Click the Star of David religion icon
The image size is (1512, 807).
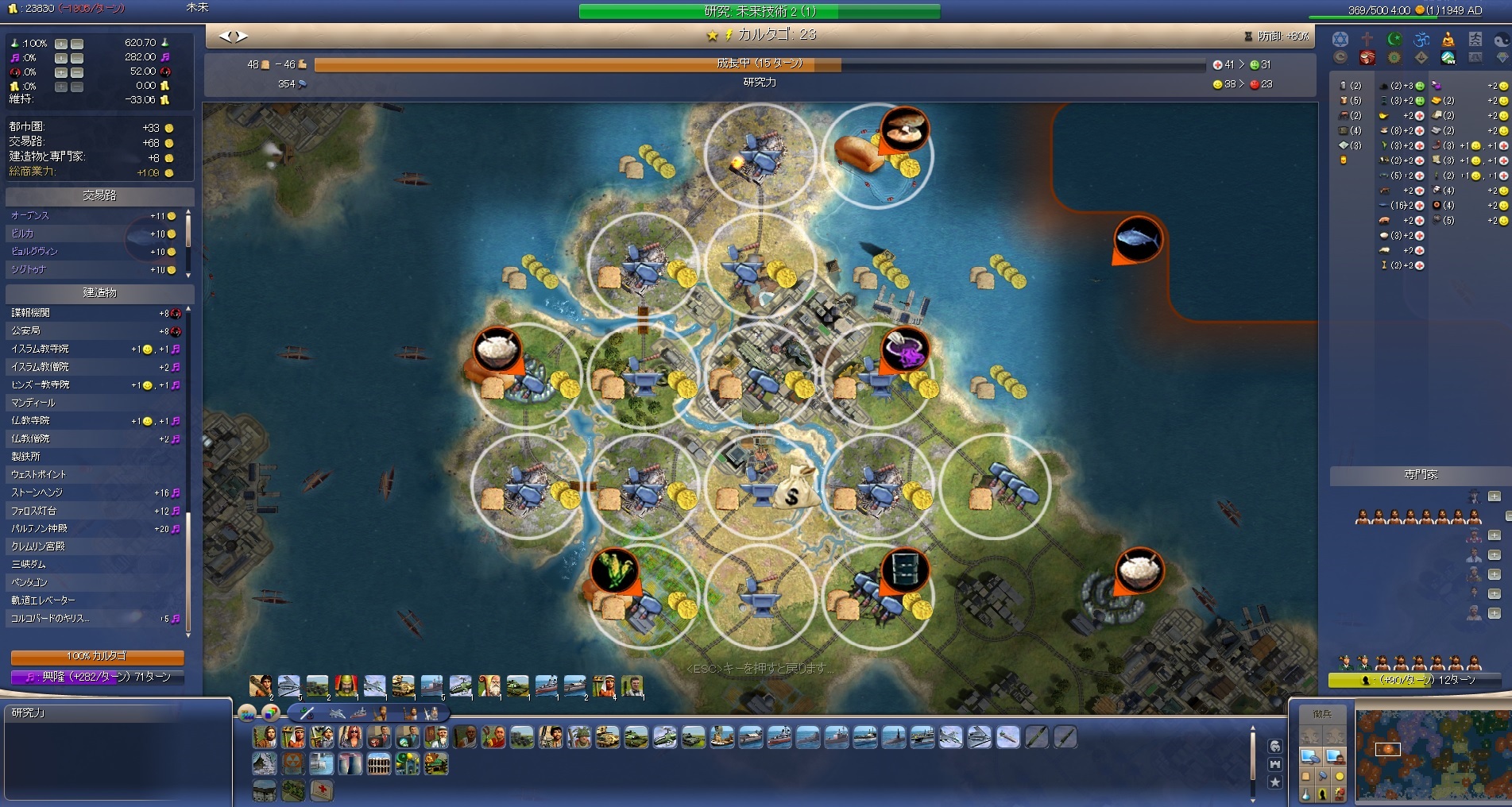coord(1340,40)
